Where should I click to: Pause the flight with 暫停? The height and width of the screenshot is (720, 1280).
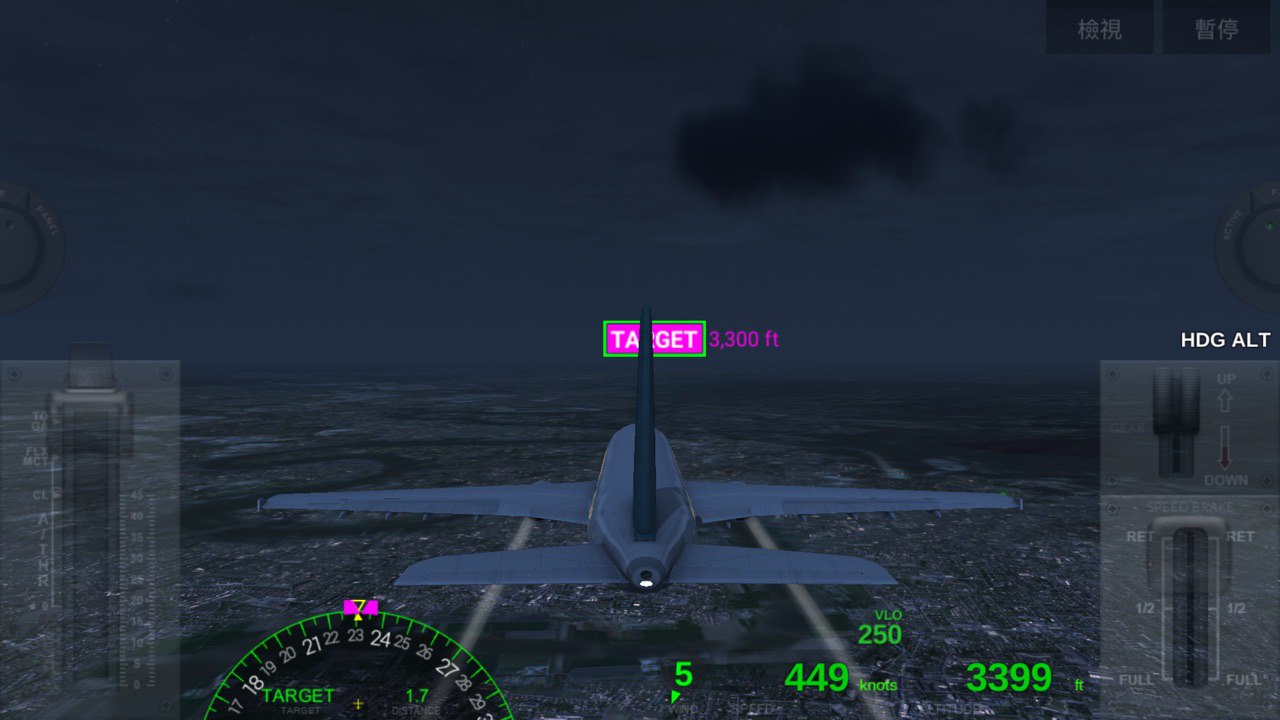tap(1217, 29)
